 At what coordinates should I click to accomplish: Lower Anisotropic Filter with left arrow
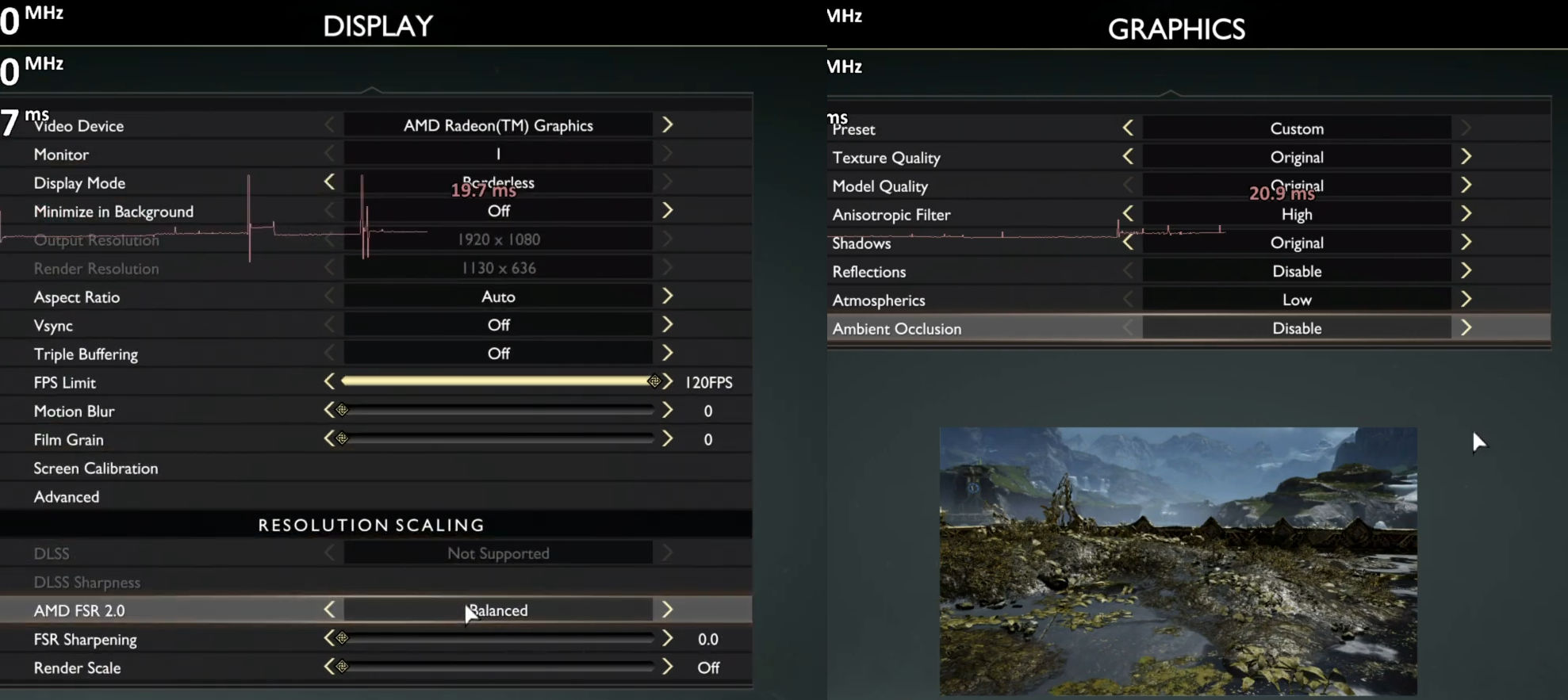coord(1128,214)
